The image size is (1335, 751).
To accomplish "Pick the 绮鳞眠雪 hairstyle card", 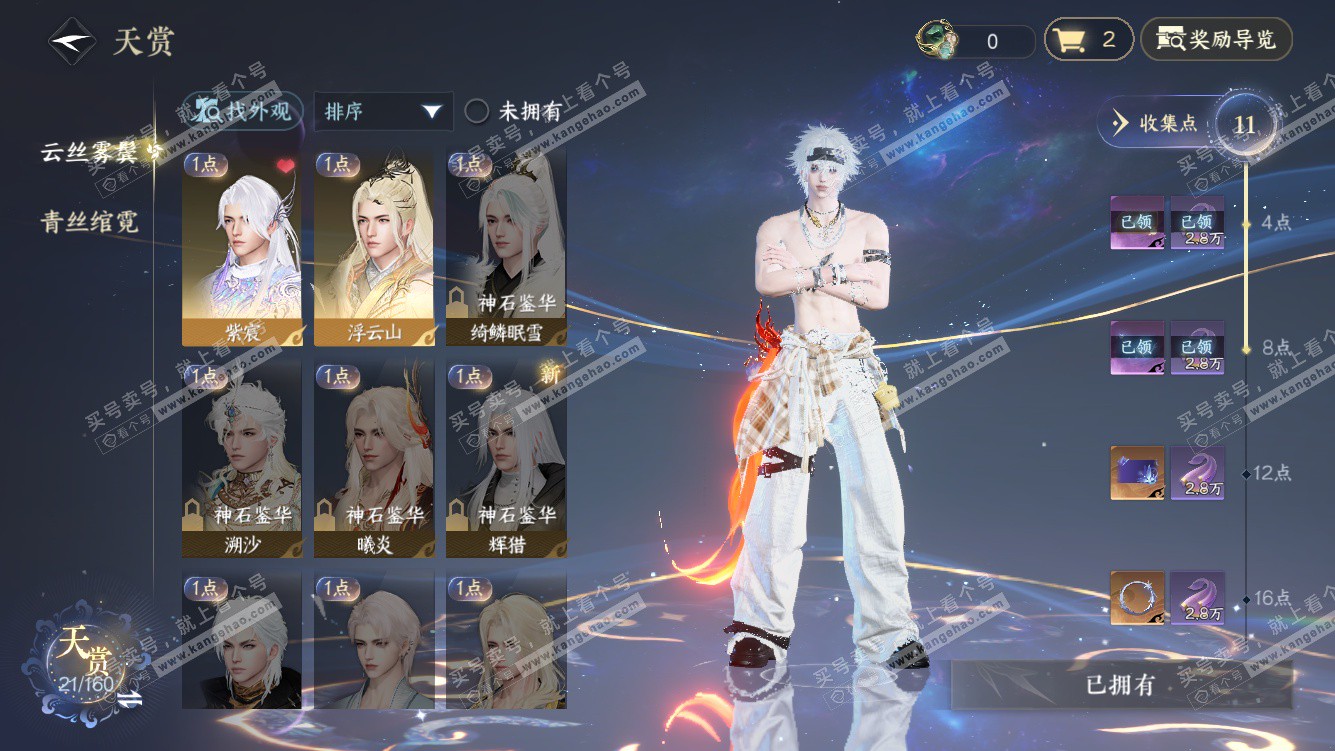I will 506,247.
